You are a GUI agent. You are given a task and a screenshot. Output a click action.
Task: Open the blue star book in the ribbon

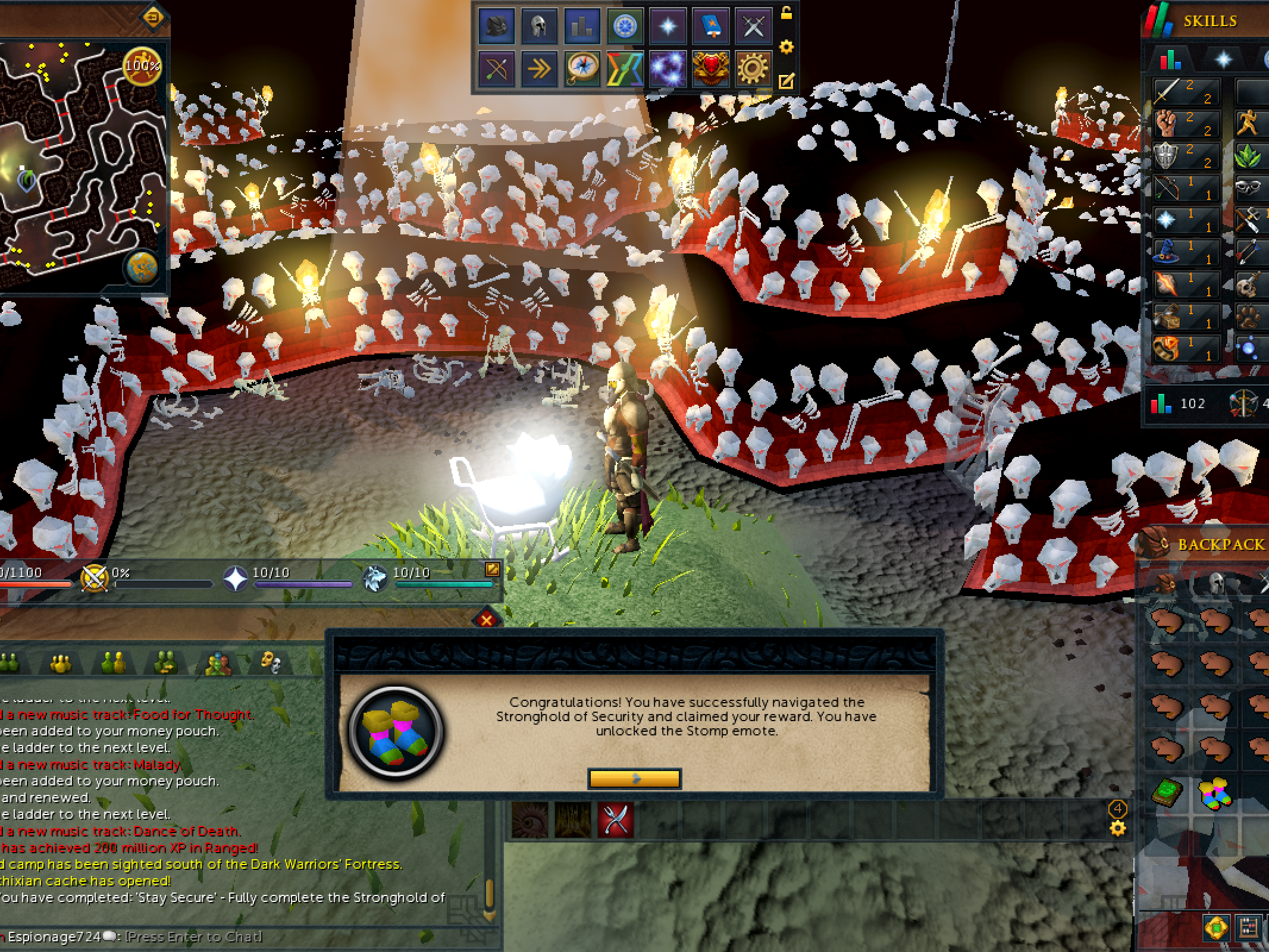tap(710, 26)
